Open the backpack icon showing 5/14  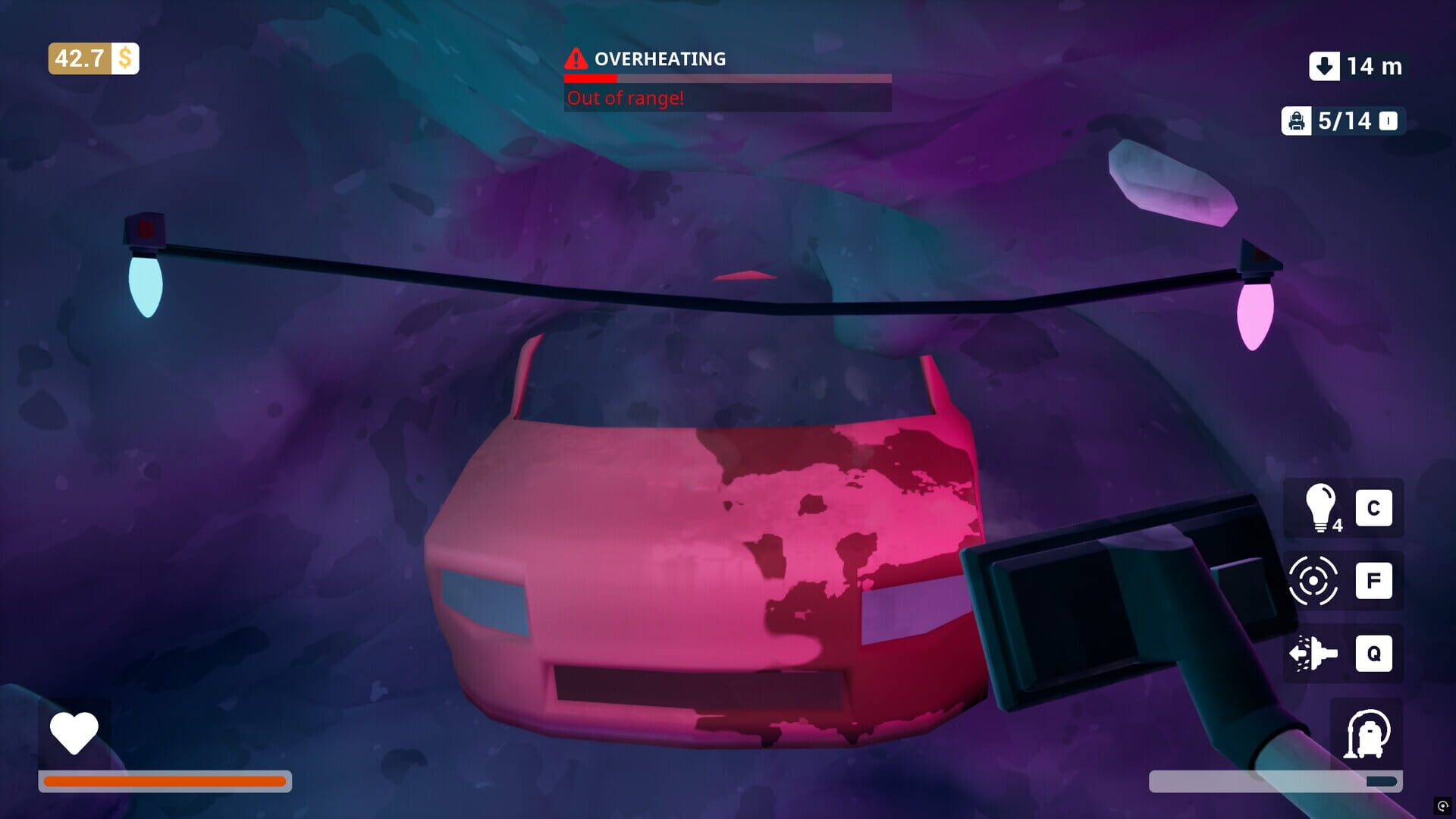(x=1297, y=120)
